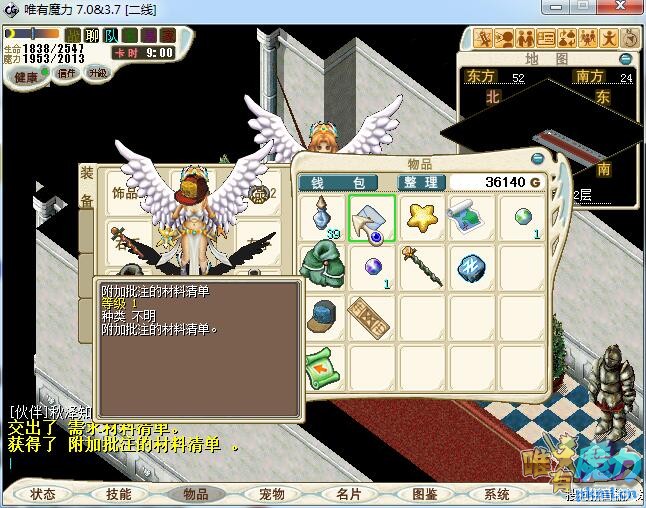The image size is (646, 508).
Task: Open the 系统 system menu
Action: 497,494
